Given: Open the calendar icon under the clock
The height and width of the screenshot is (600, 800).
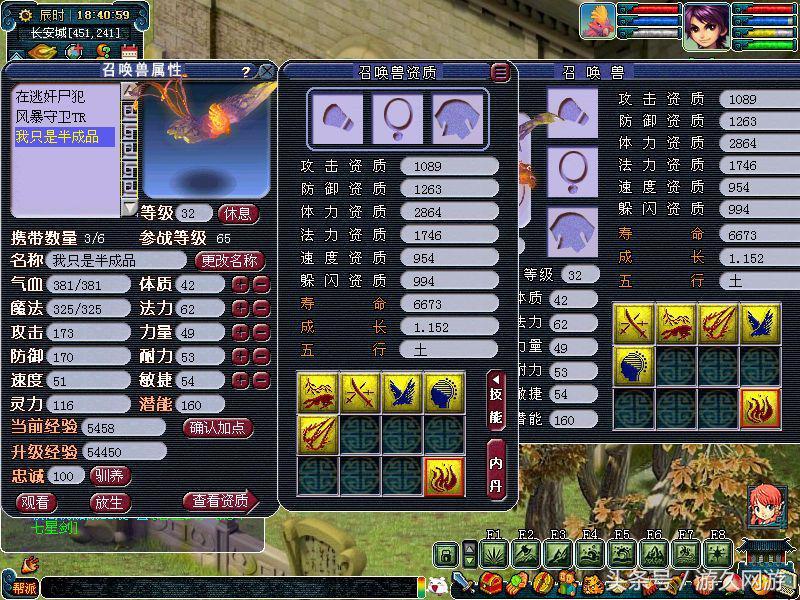Looking at the screenshot, I should (129, 50).
